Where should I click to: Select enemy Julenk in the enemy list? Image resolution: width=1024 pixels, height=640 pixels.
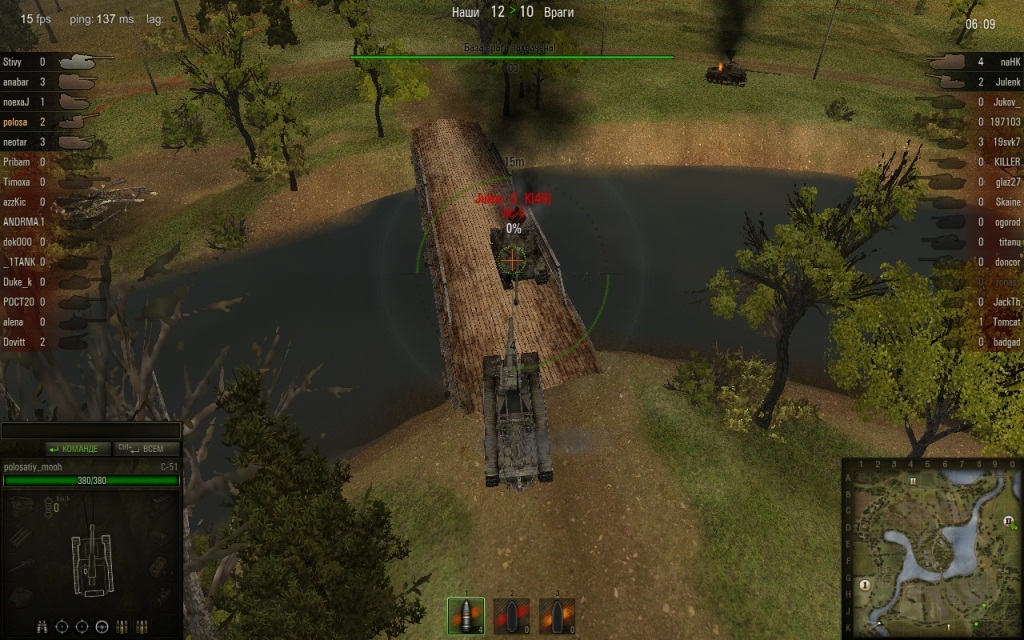click(1006, 82)
